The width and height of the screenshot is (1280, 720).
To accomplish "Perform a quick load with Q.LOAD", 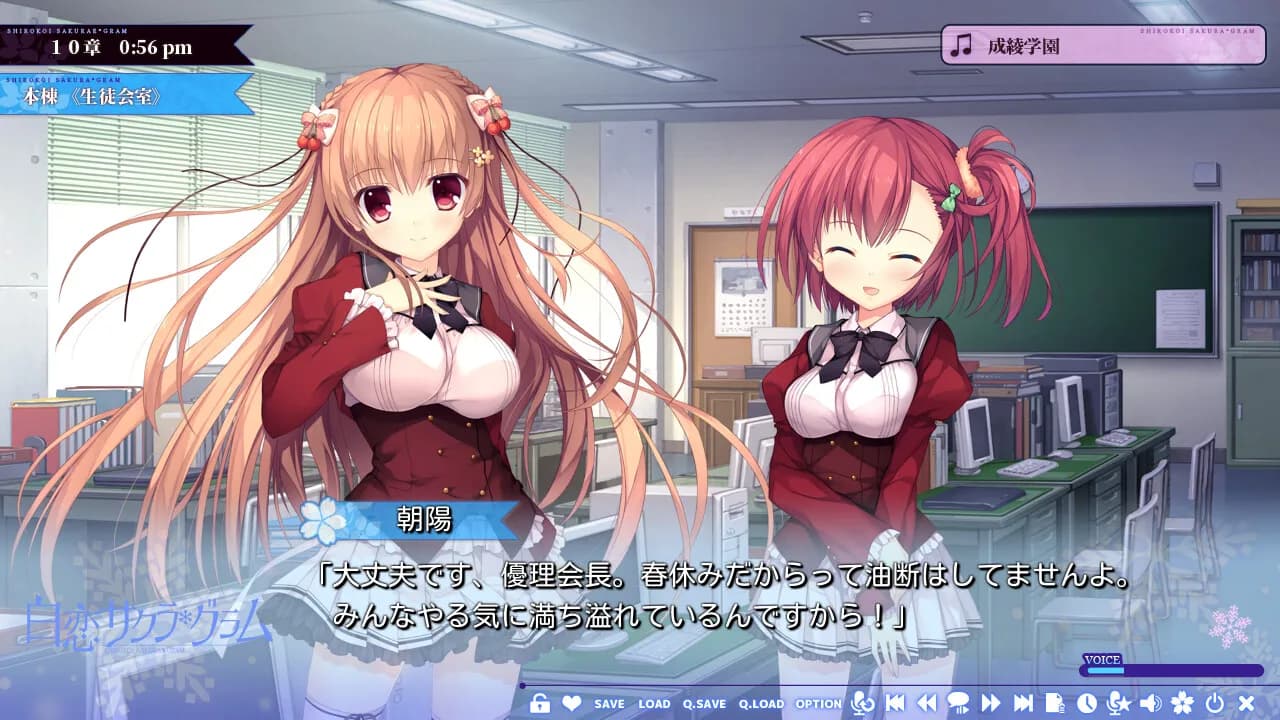I will (763, 704).
